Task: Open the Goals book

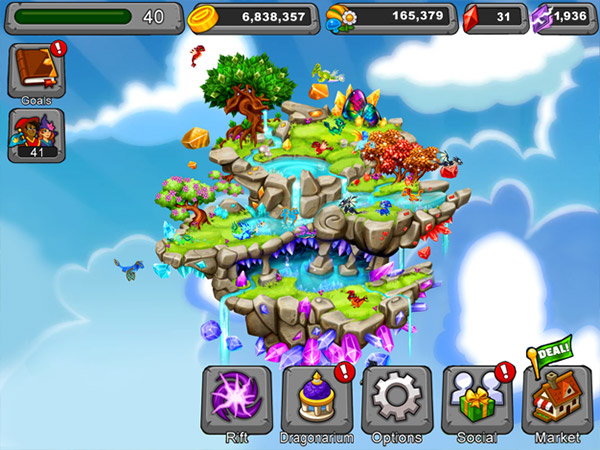Action: [x=36, y=68]
